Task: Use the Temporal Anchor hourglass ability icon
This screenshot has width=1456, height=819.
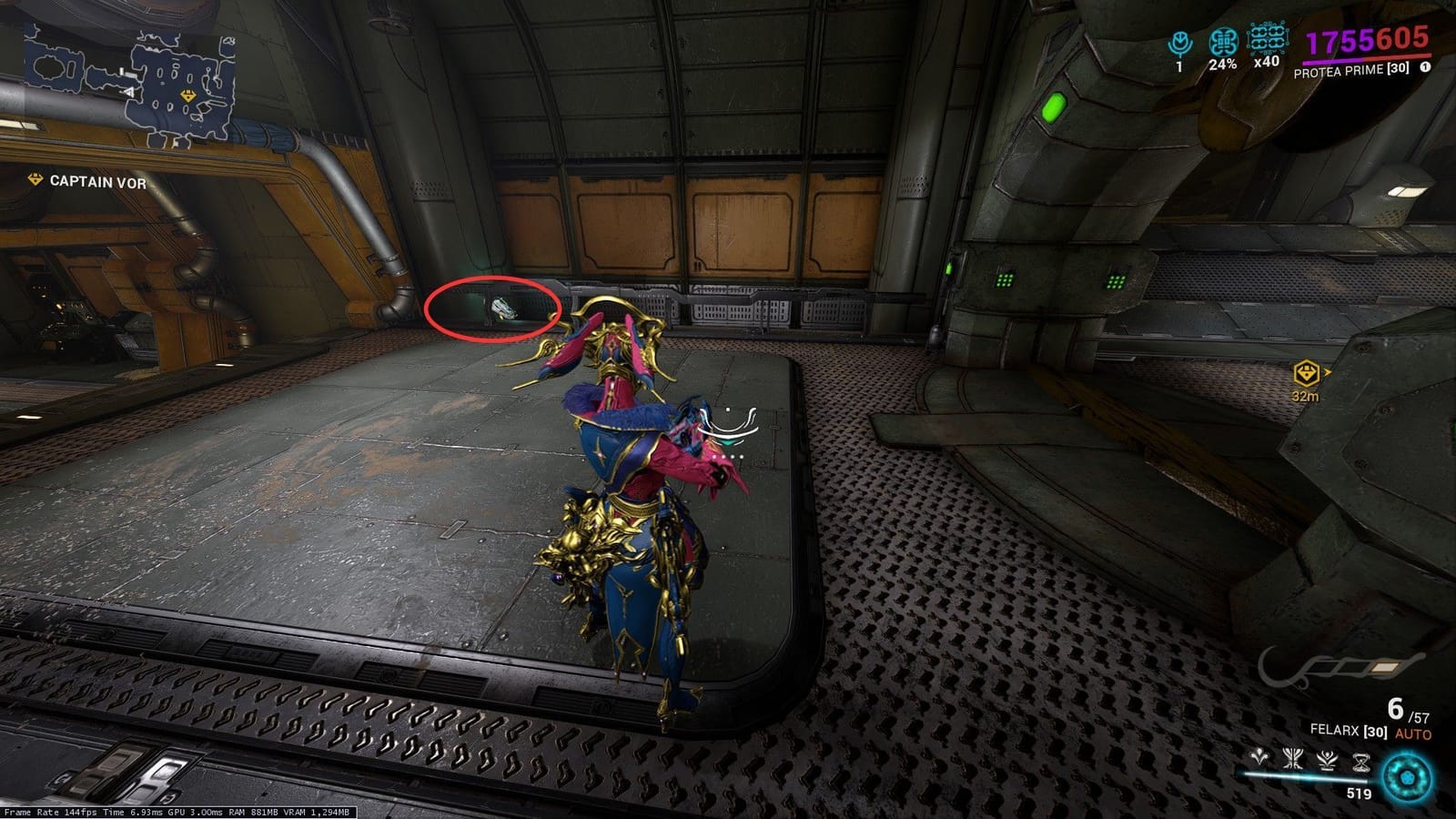Action: tap(1362, 762)
